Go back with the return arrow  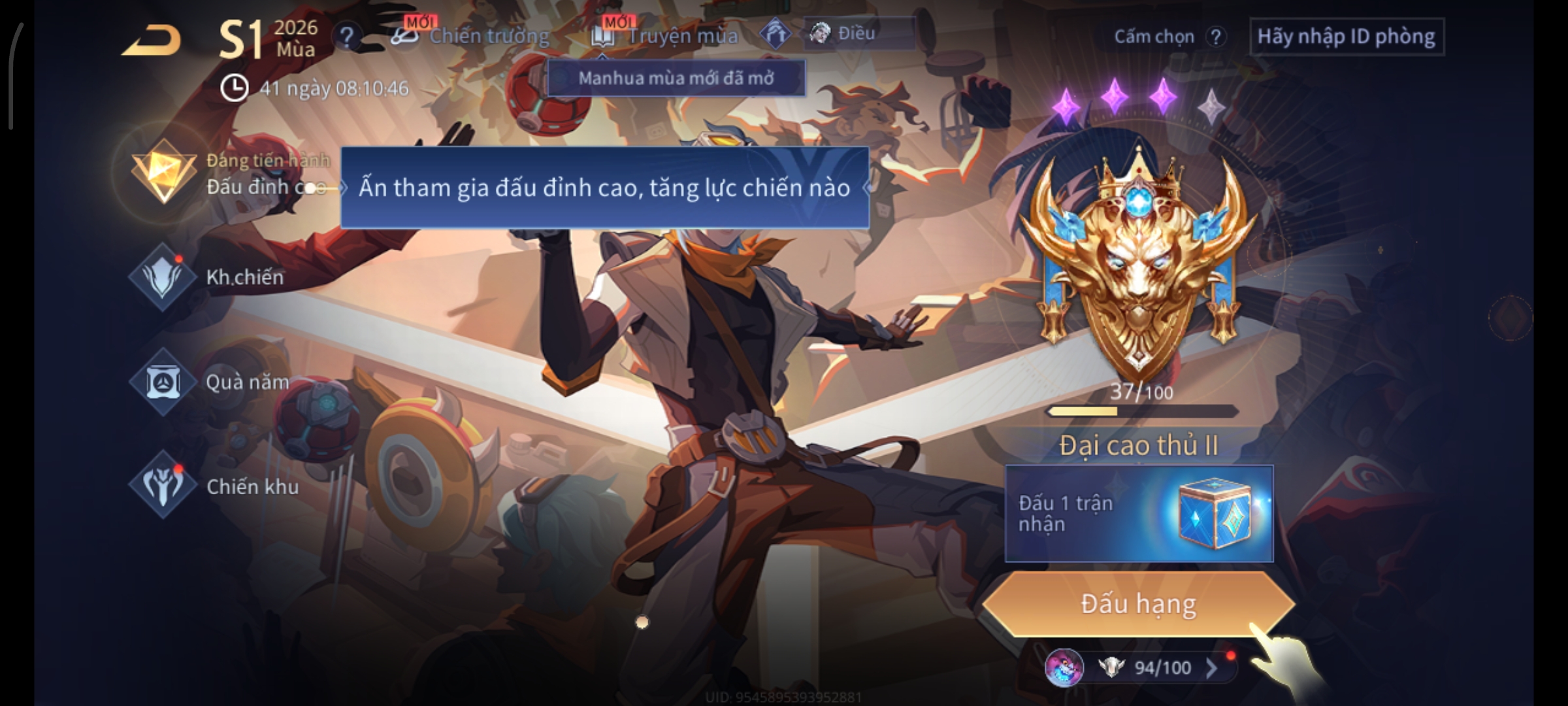[x=152, y=41]
